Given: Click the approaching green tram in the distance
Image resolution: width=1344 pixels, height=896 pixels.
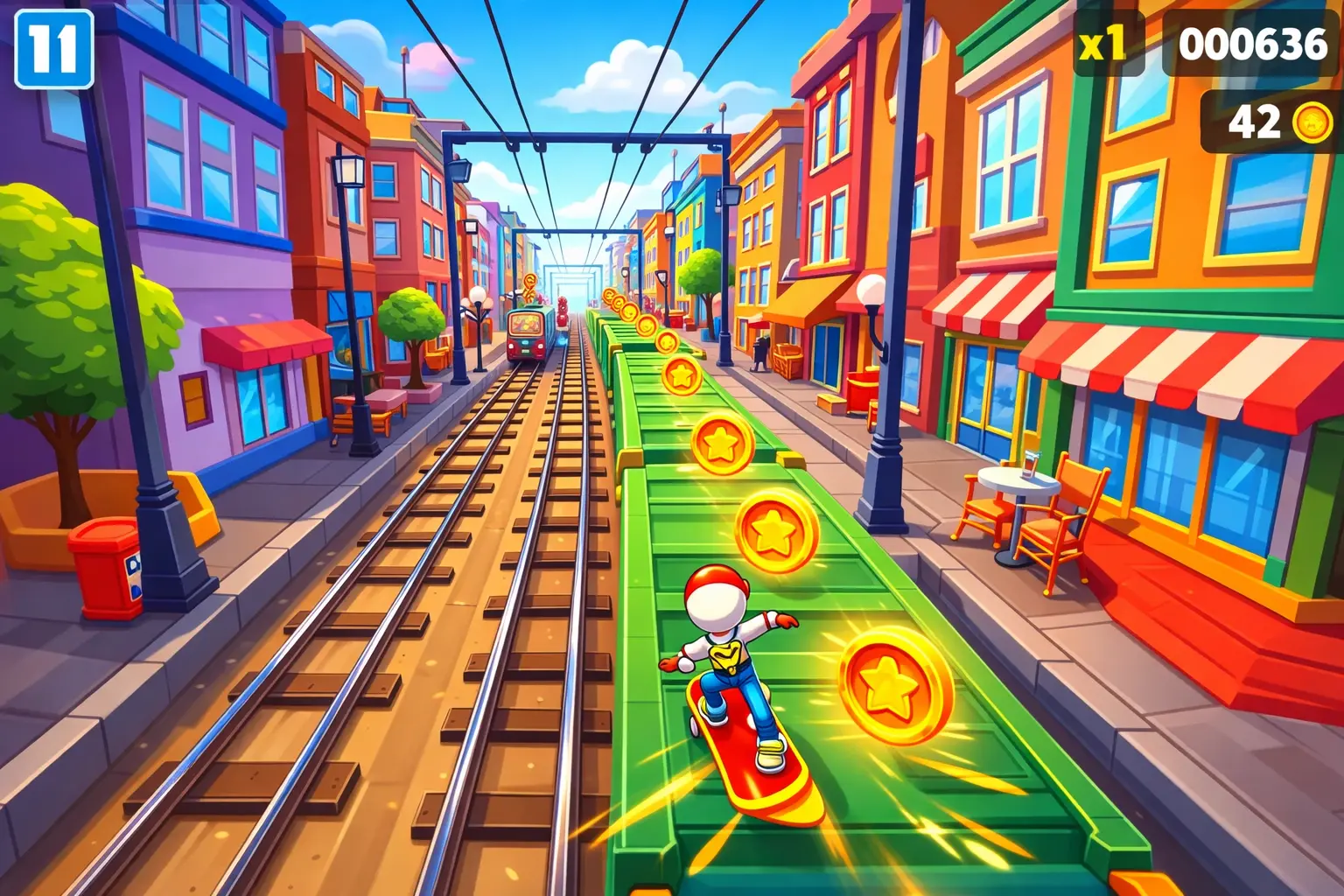Looking at the screenshot, I should coord(526,336).
